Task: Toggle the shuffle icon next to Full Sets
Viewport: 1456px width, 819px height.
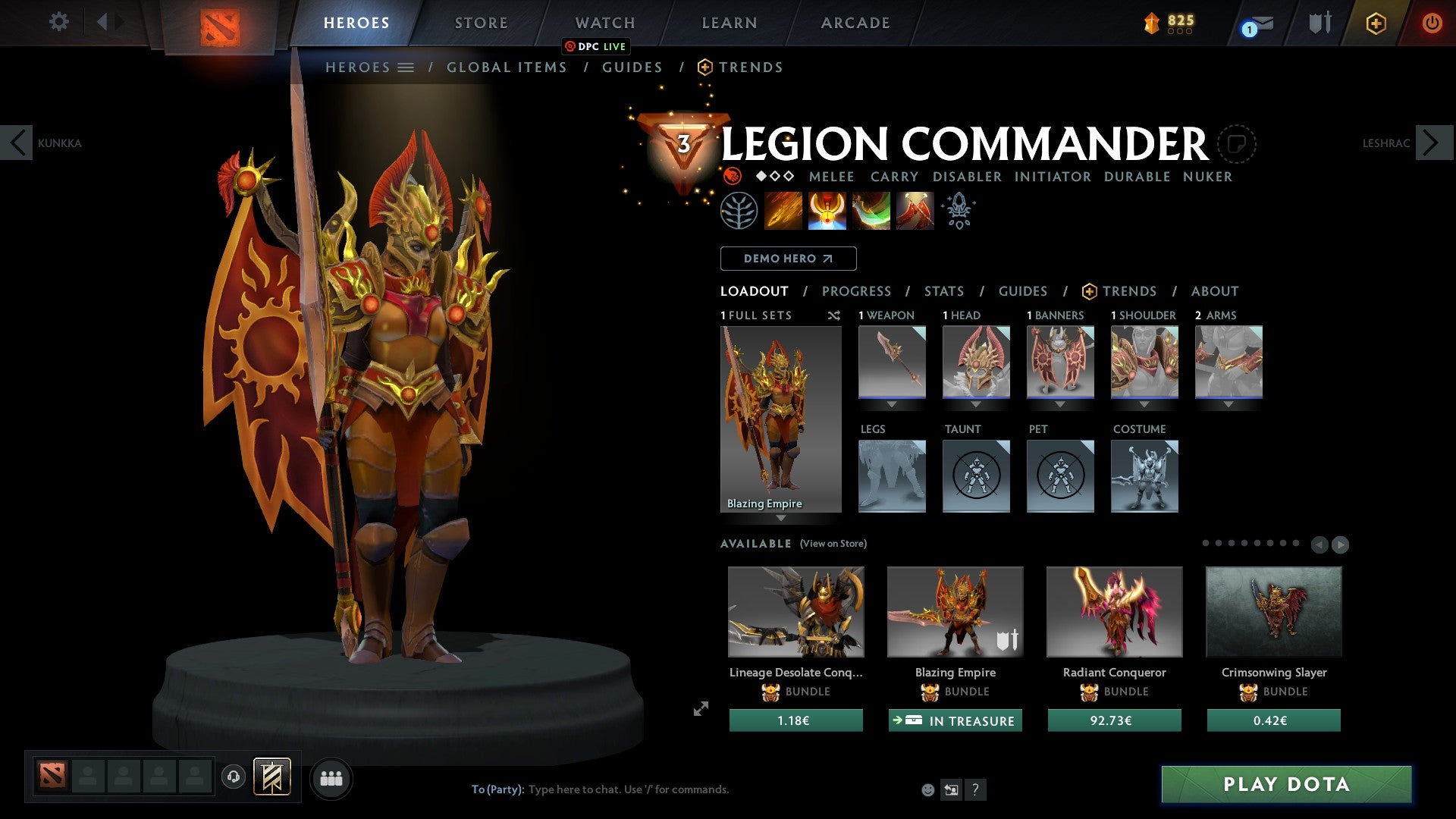Action: (834, 315)
